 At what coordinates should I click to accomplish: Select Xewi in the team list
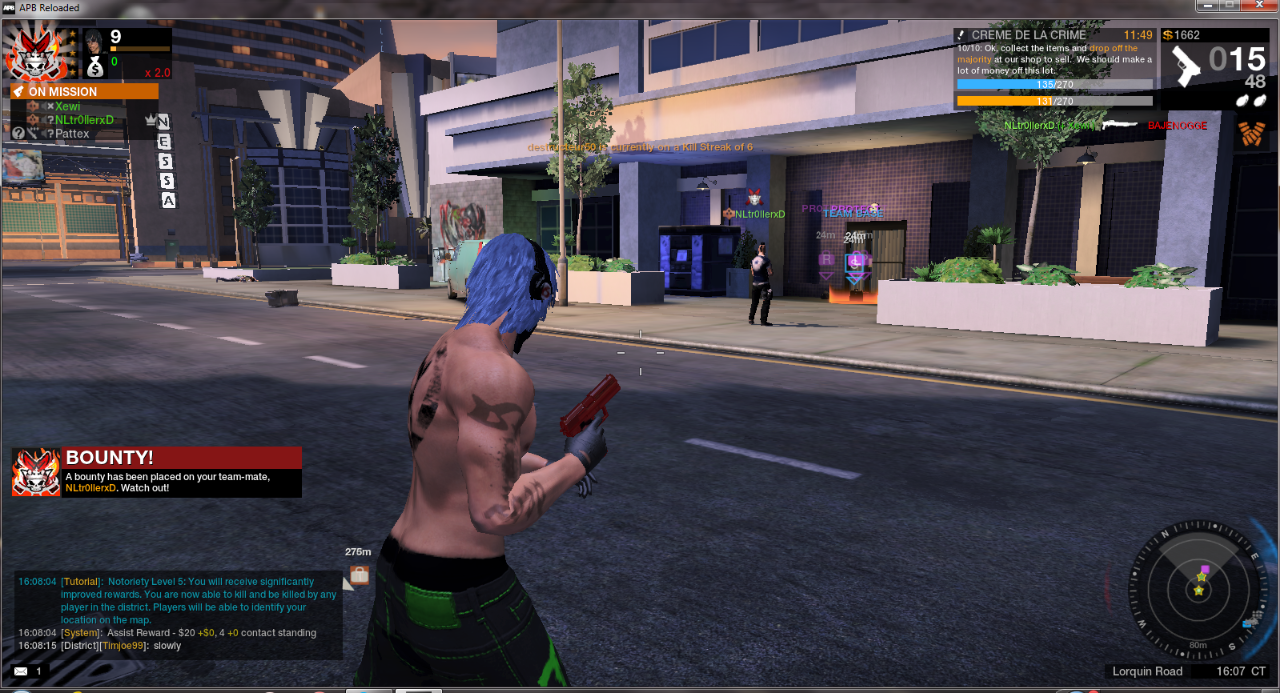[68, 106]
